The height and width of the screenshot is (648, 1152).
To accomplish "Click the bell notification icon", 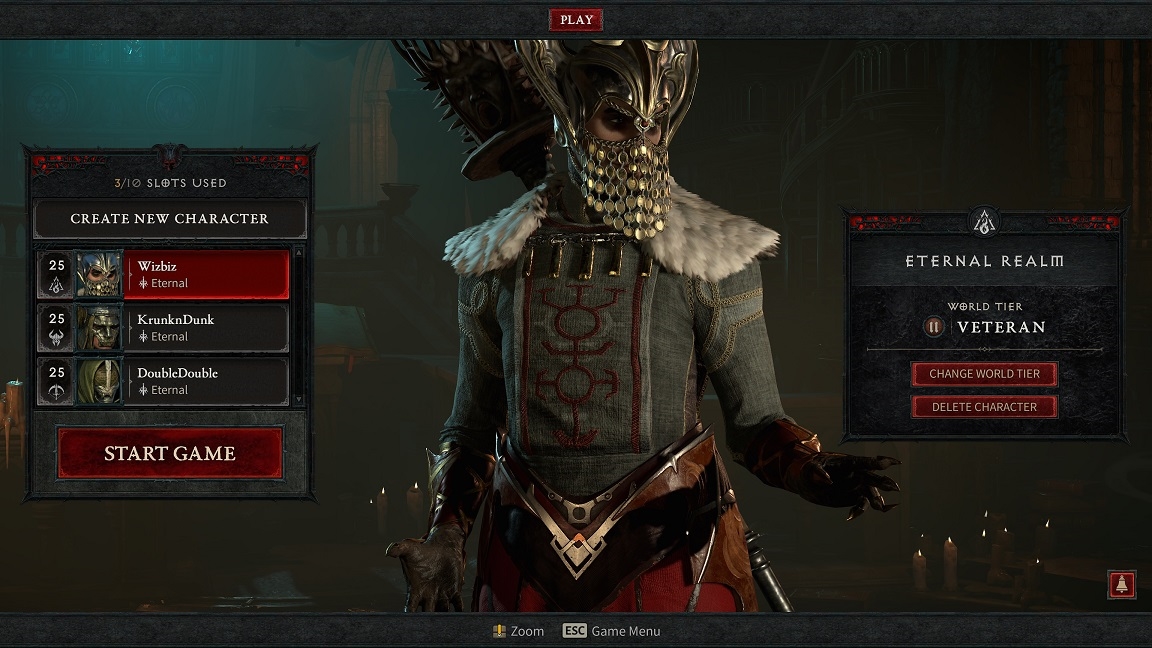I will 1121,585.
